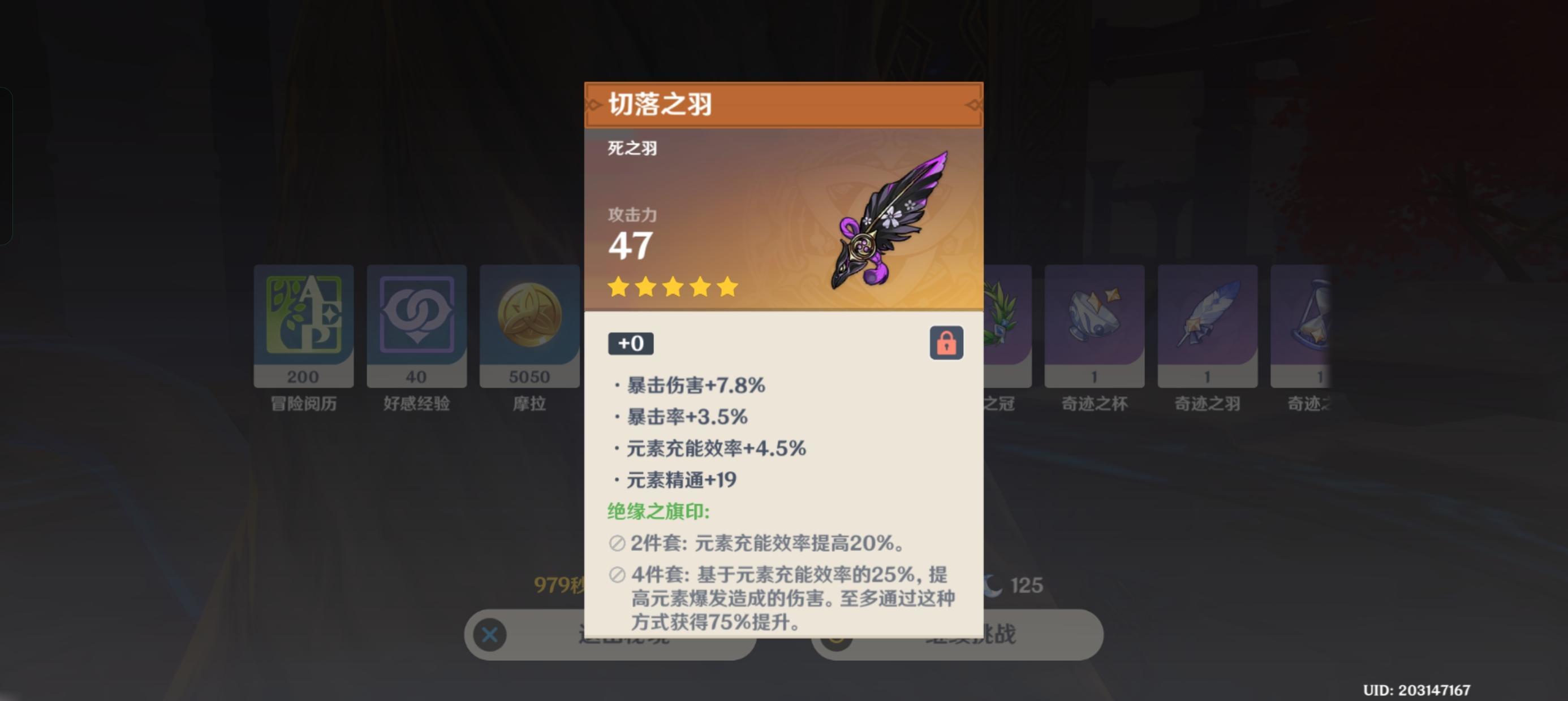Click the 奇迹之羽 feather reward icon
This screenshot has width=1568, height=701.
tap(1207, 314)
